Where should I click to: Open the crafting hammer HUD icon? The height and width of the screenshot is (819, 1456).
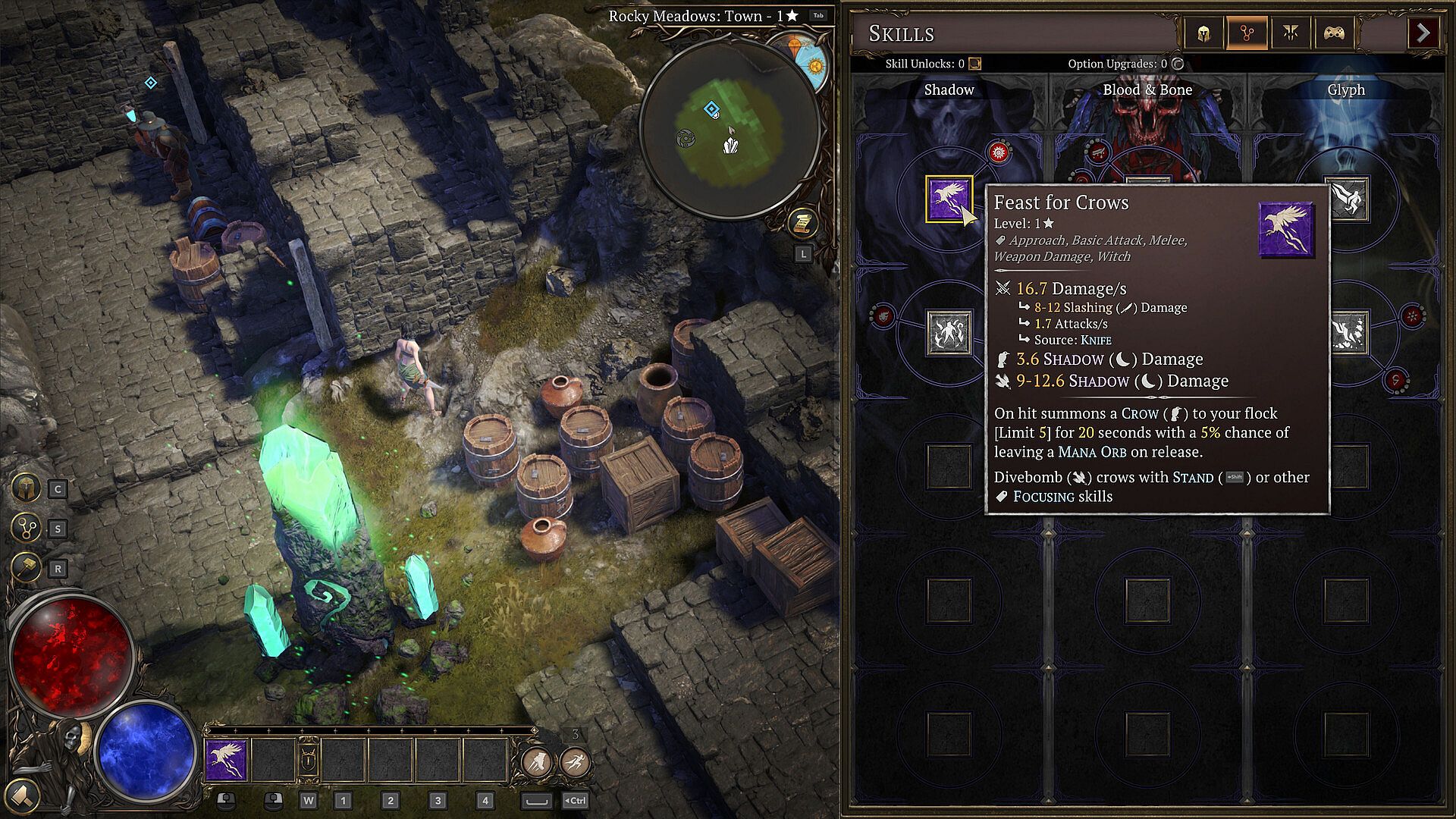click(26, 567)
